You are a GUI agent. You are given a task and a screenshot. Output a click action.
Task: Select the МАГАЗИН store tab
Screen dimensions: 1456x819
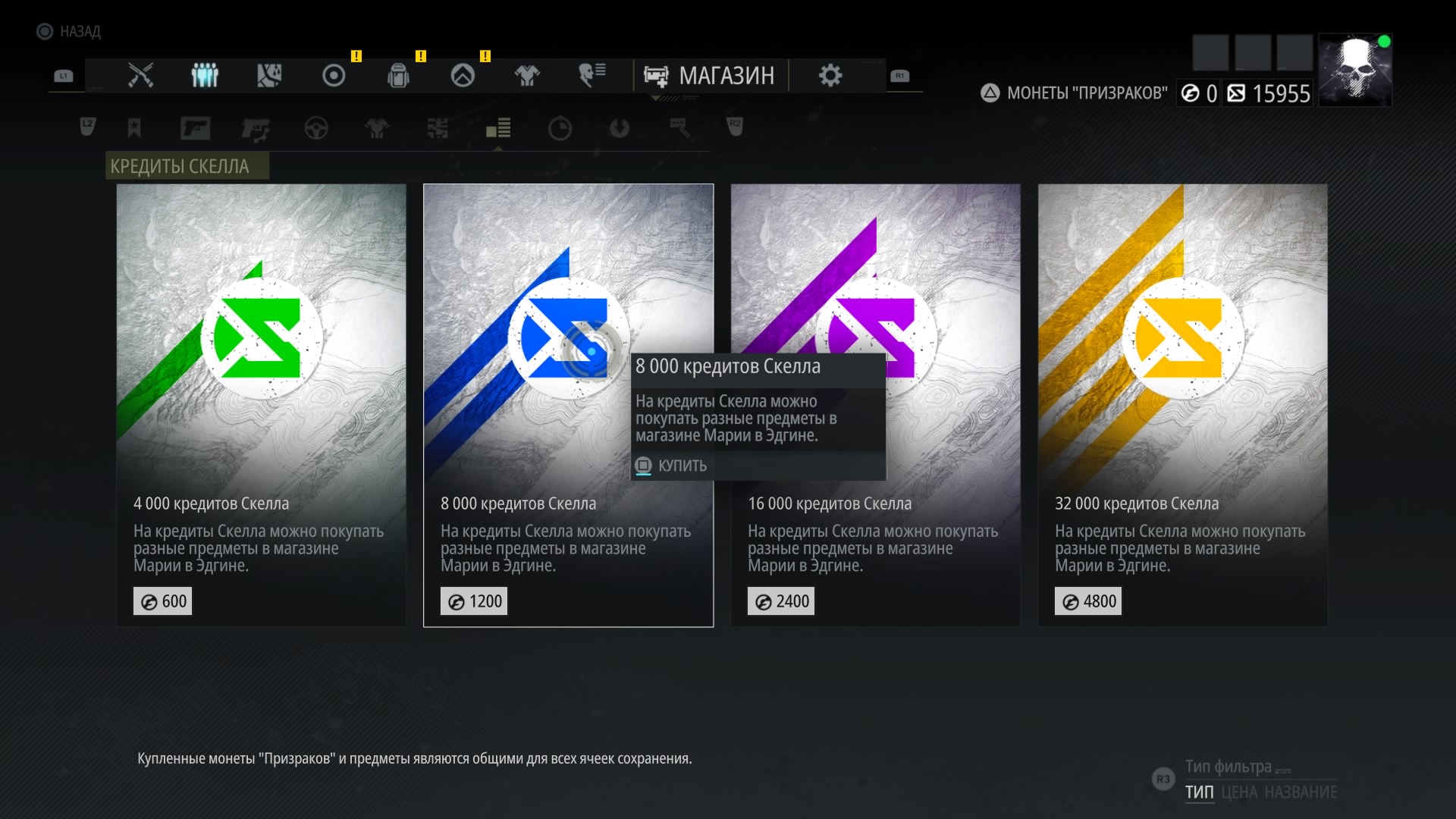tap(710, 76)
